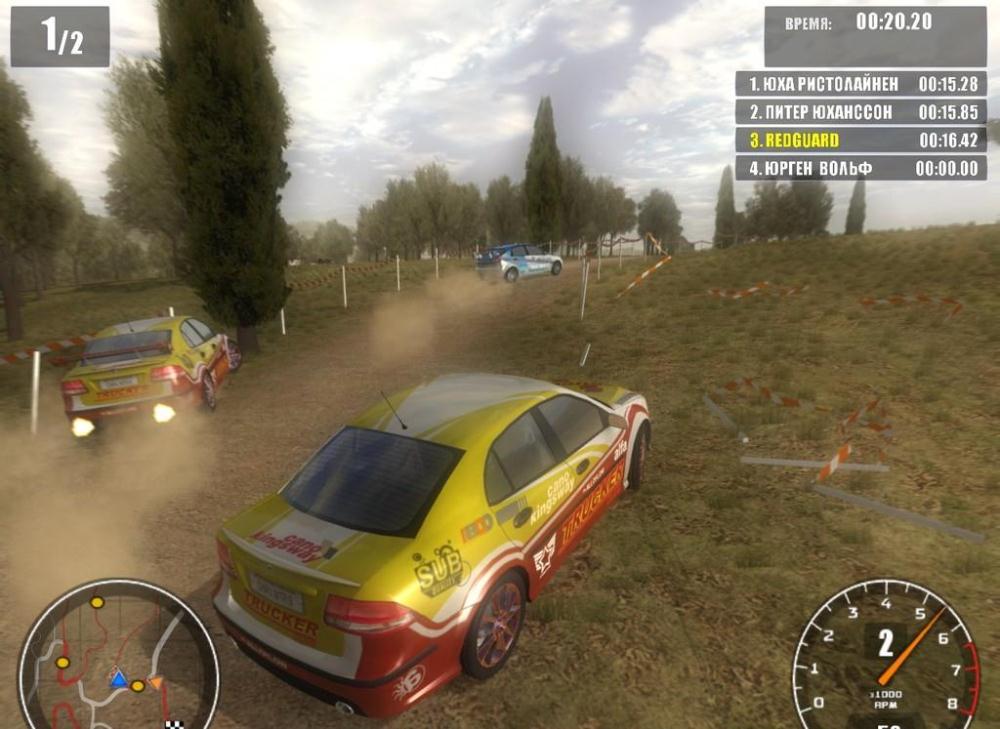Image resolution: width=1000 pixels, height=729 pixels.
Task: Select Юха Ристолайнен in the standings list
Action: click(x=860, y=84)
